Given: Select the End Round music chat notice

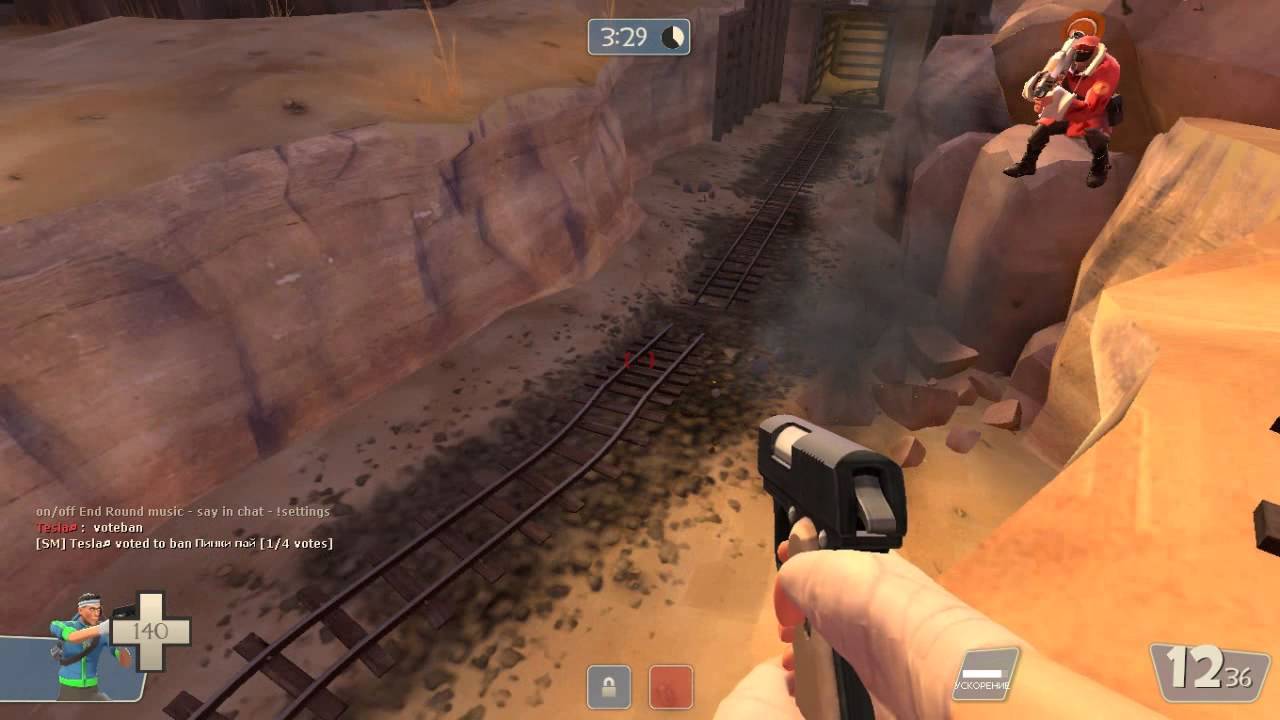Looking at the screenshot, I should pyautogui.click(x=182, y=511).
